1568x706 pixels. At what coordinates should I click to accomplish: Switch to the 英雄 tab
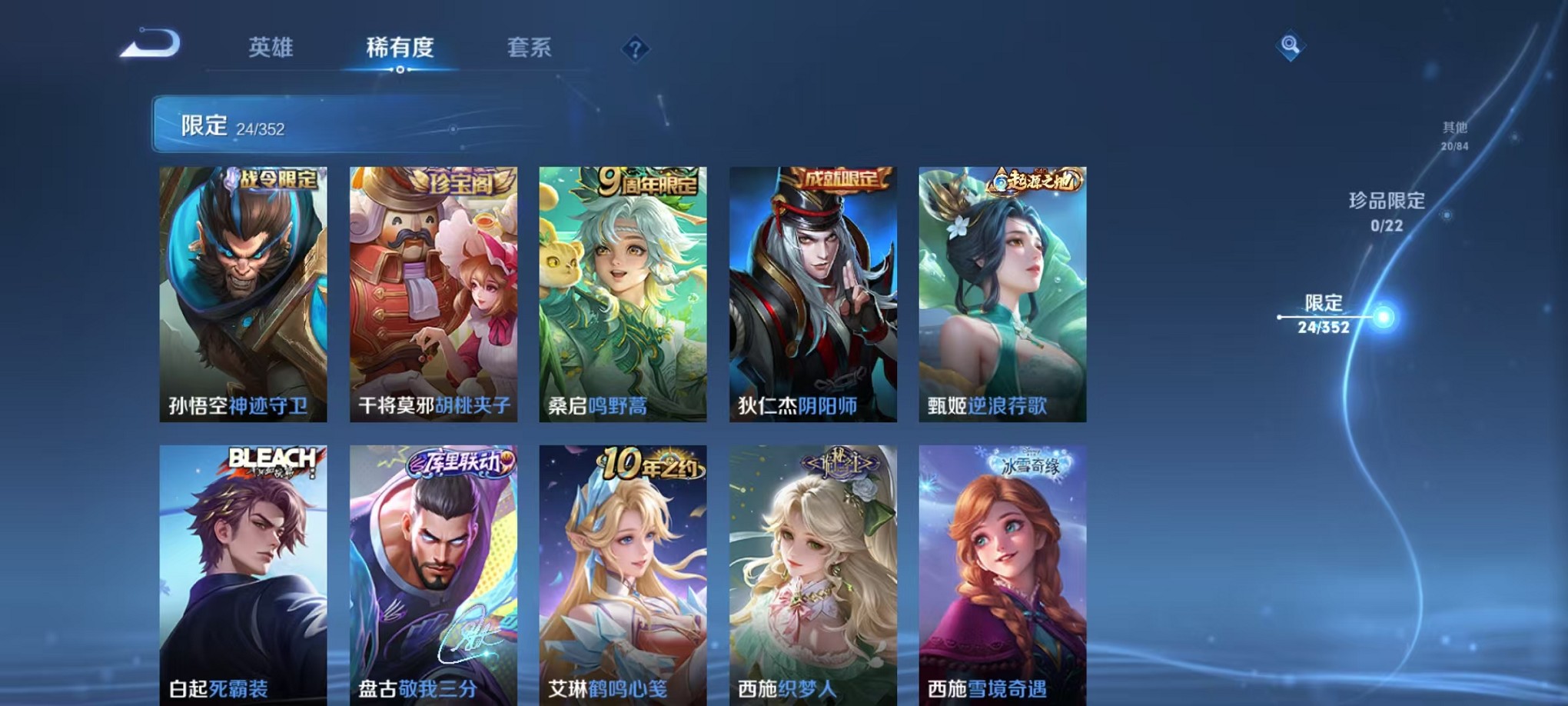[x=272, y=48]
